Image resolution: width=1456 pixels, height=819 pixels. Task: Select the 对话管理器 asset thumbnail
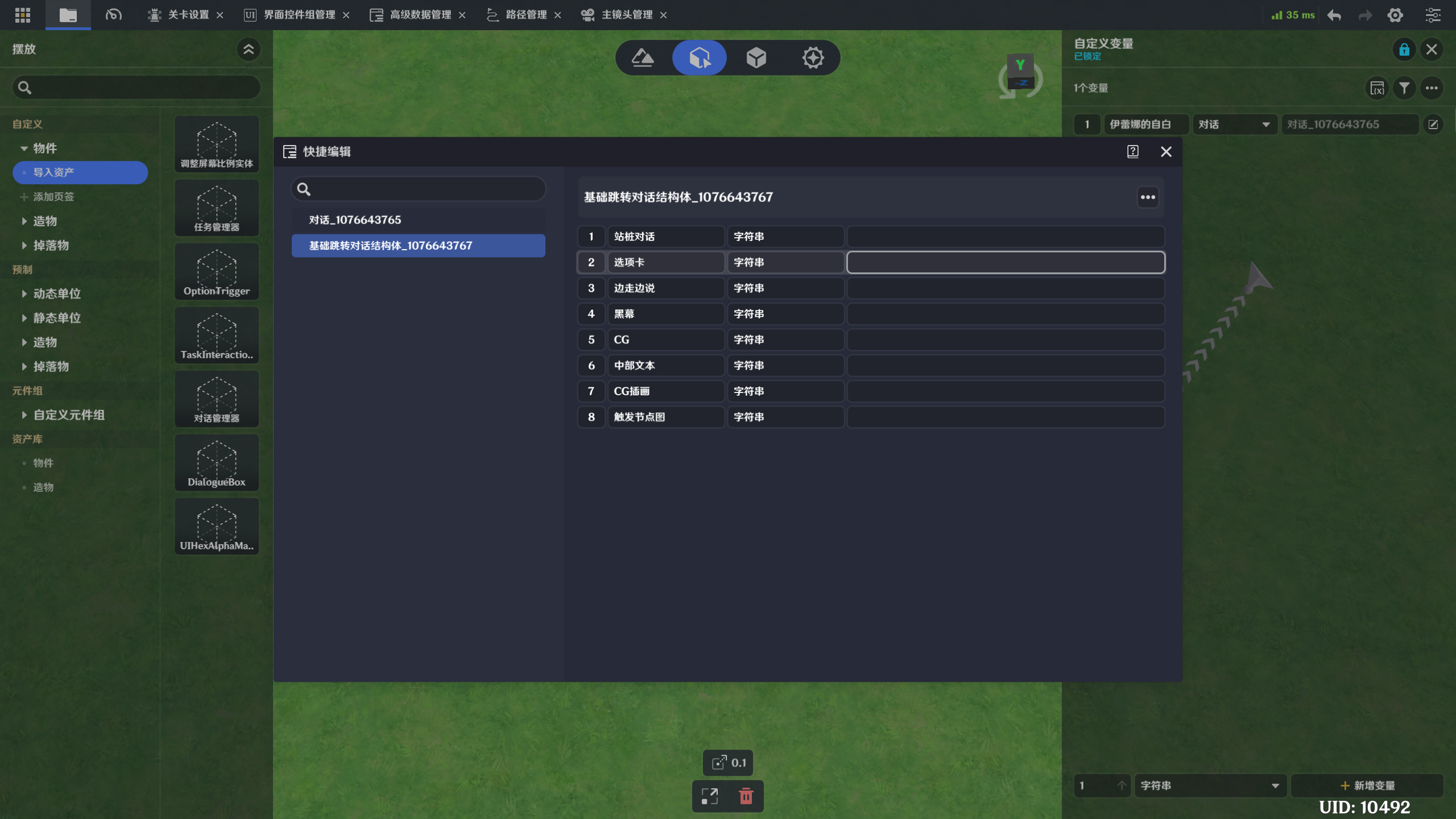point(217,399)
